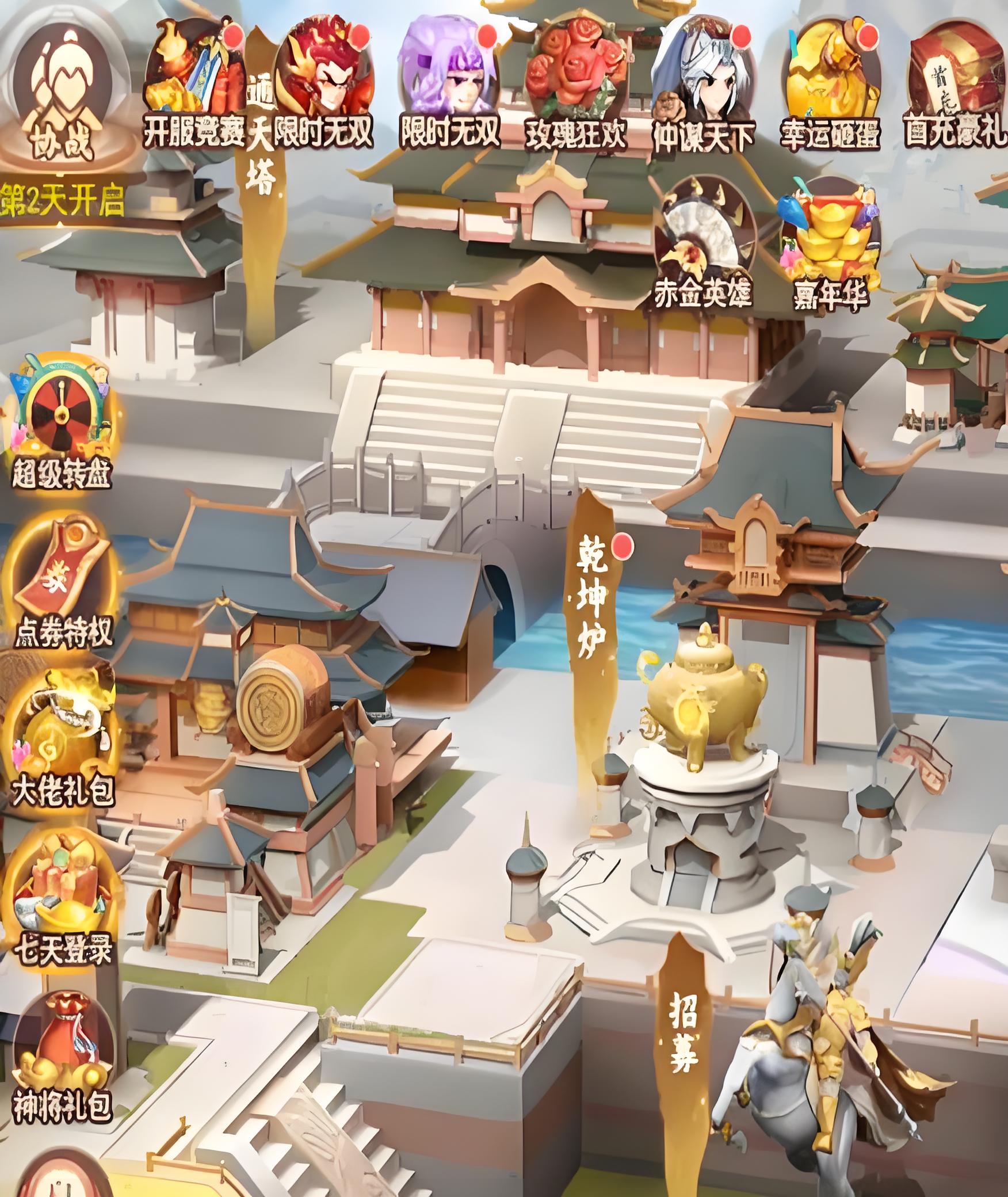Image resolution: width=1008 pixels, height=1197 pixels.
Task: Claim the 首充豪礼 first-recharge gift
Action: tap(955, 81)
